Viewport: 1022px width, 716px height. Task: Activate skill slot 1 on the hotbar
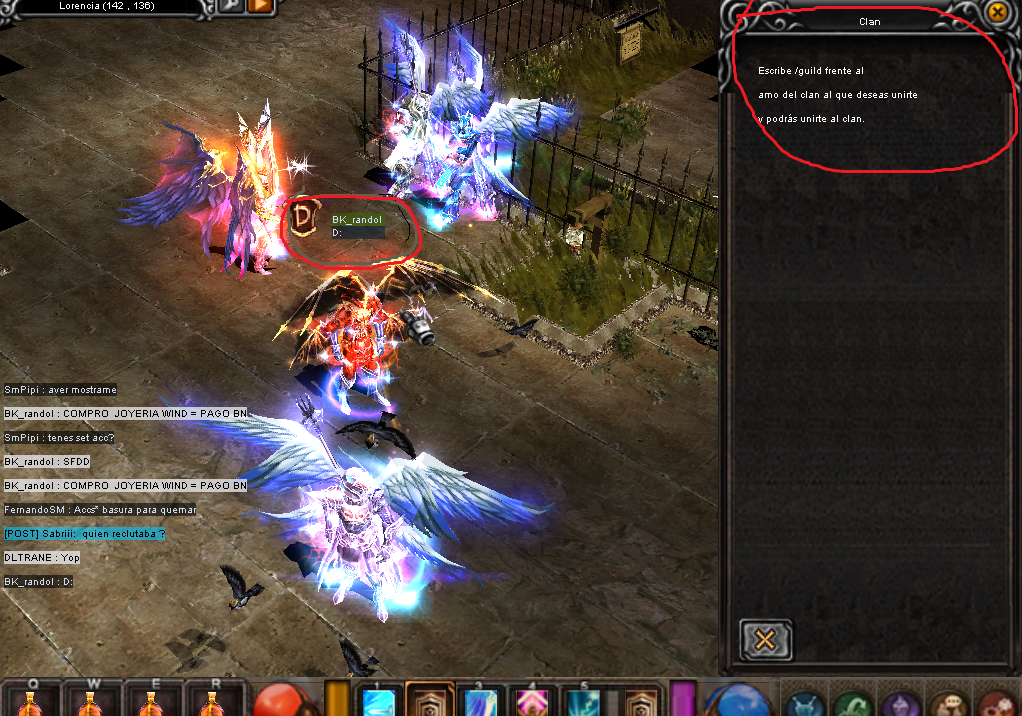pyautogui.click(x=381, y=701)
